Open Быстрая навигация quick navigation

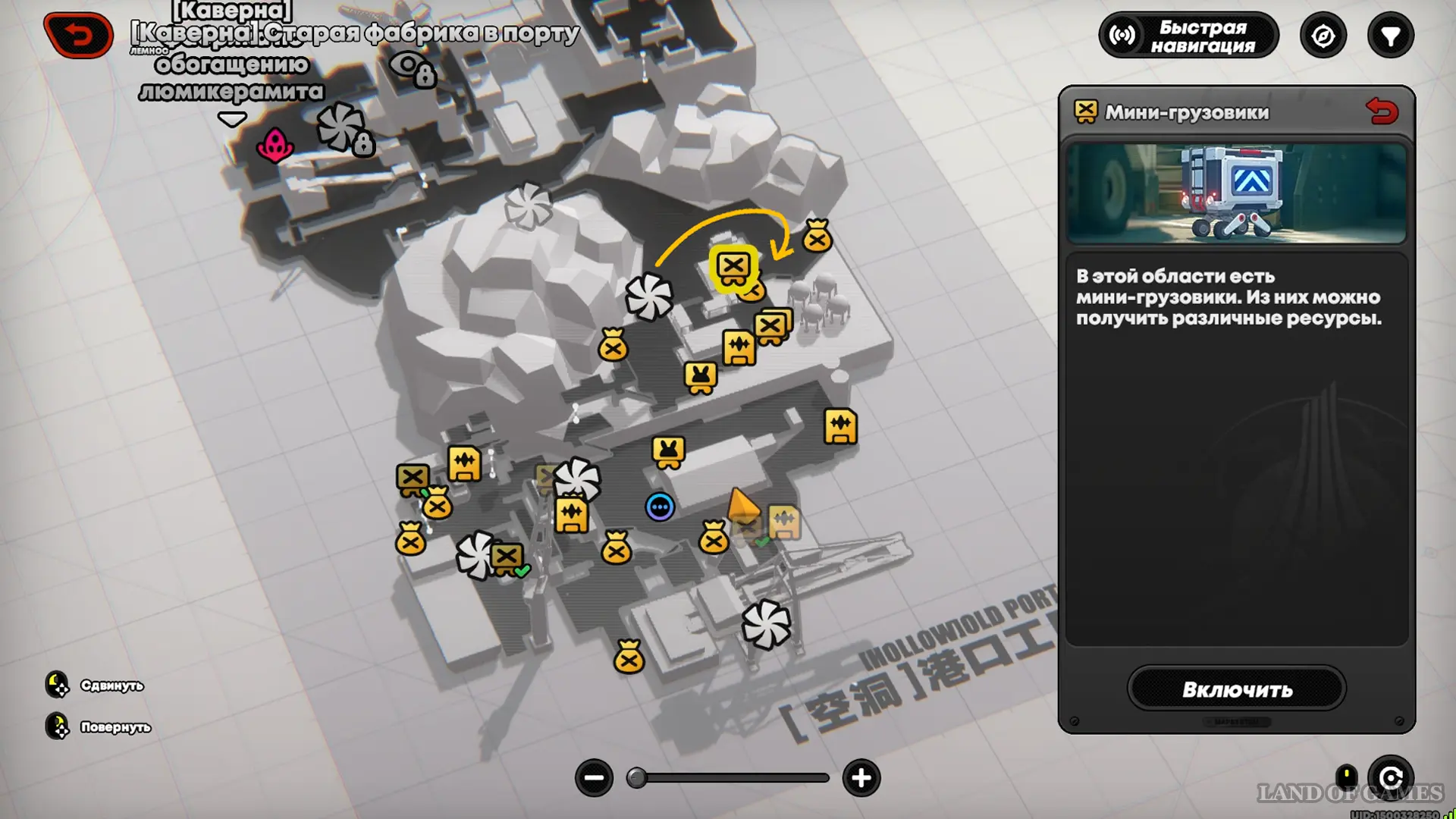click(1188, 36)
